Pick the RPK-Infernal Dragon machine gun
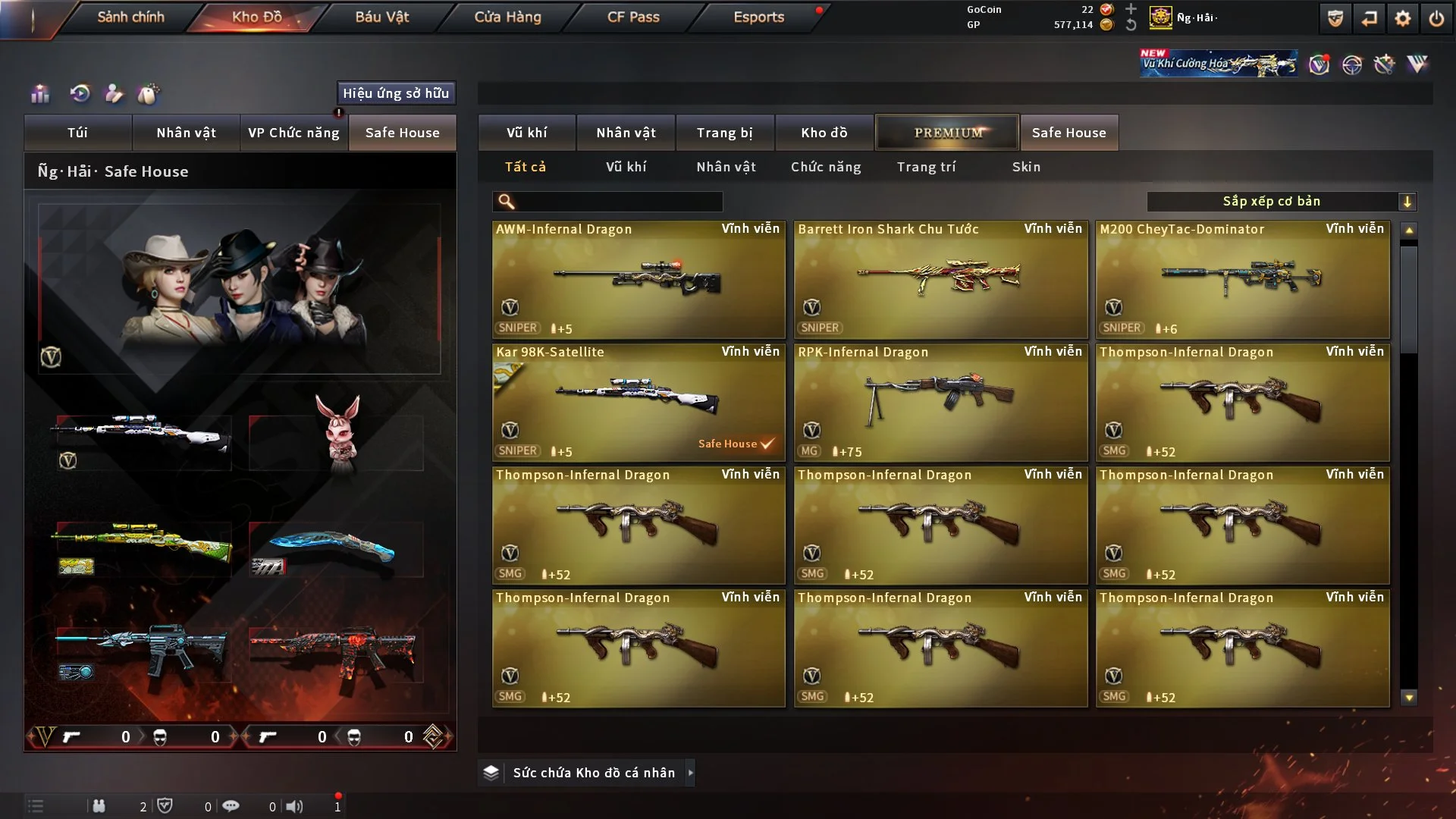Screen dimensions: 1456x819 940,402
